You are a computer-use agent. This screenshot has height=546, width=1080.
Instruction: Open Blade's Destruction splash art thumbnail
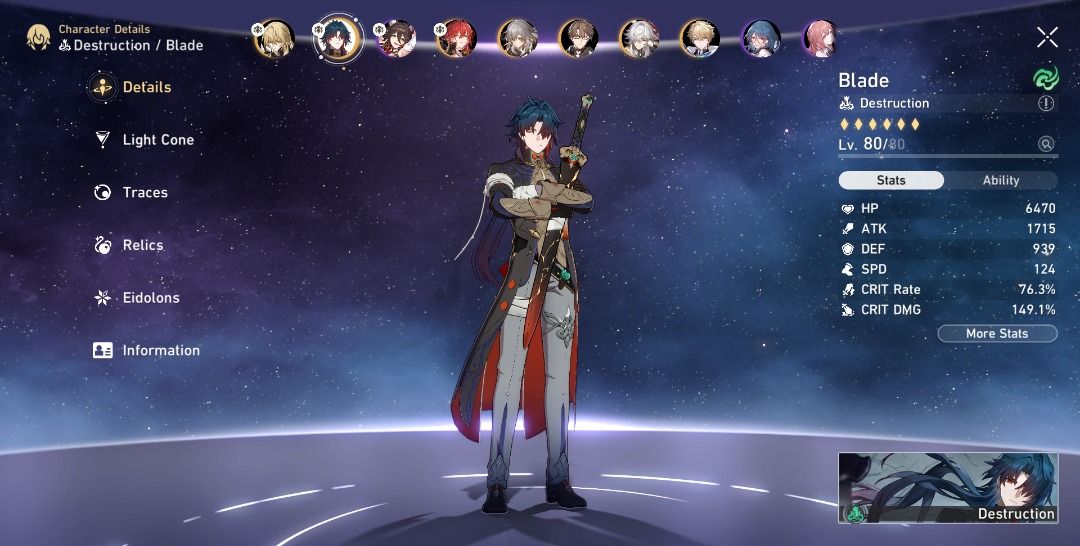pyautogui.click(x=948, y=488)
